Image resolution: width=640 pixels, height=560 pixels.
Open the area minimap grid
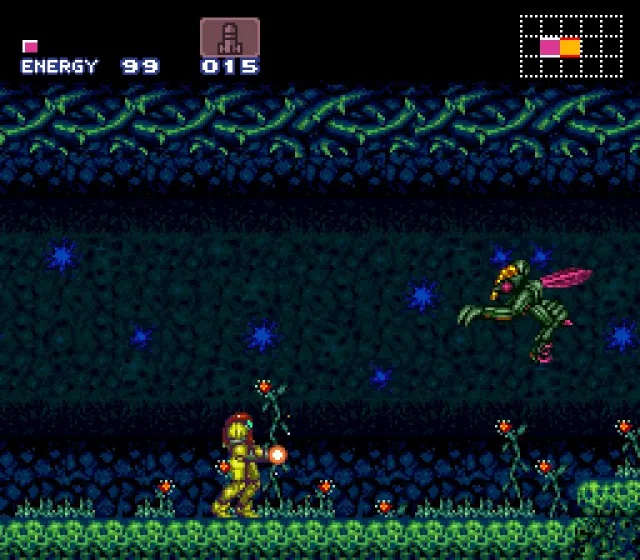click(571, 46)
